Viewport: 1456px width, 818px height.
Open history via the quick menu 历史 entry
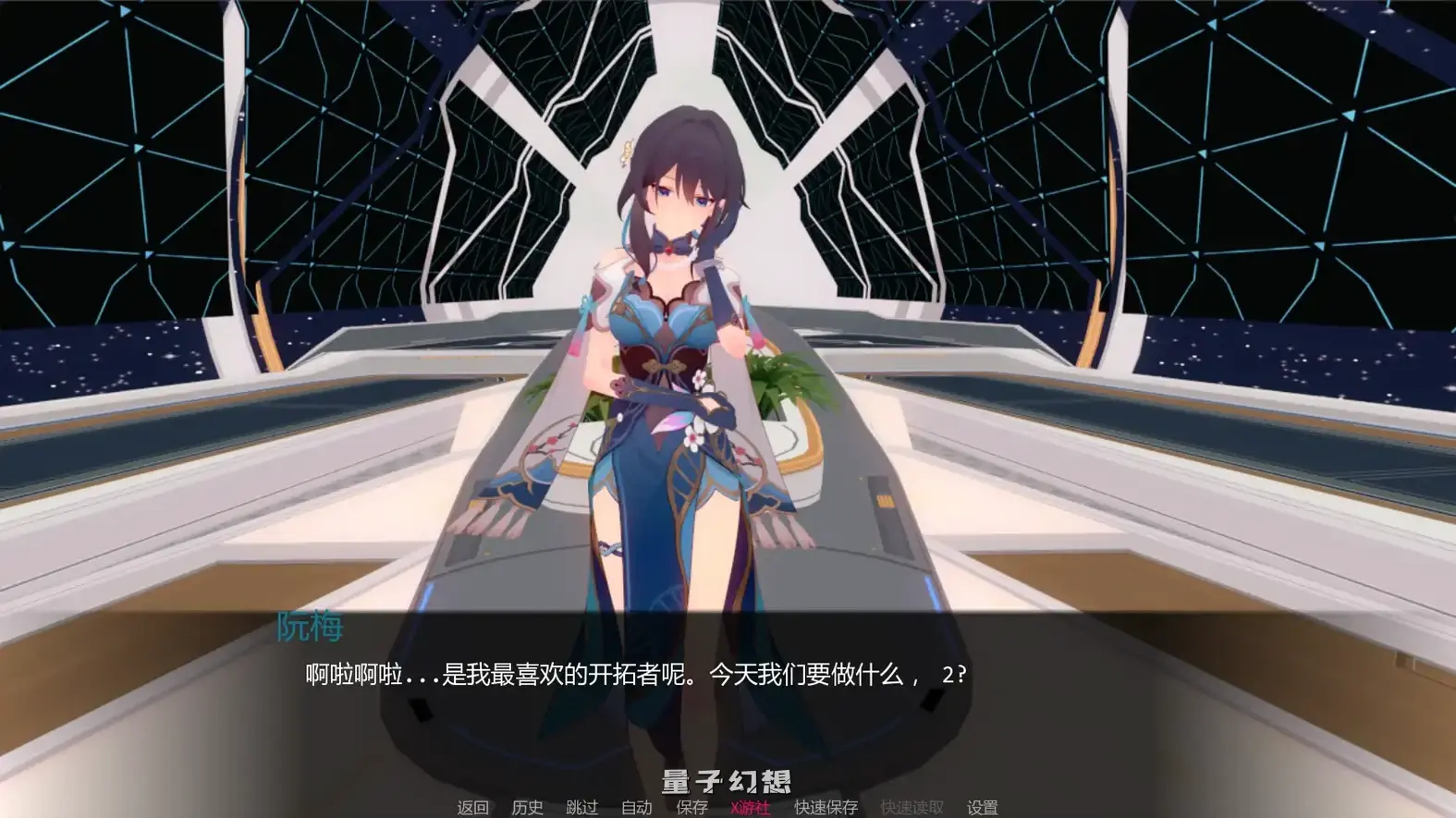[527, 807]
